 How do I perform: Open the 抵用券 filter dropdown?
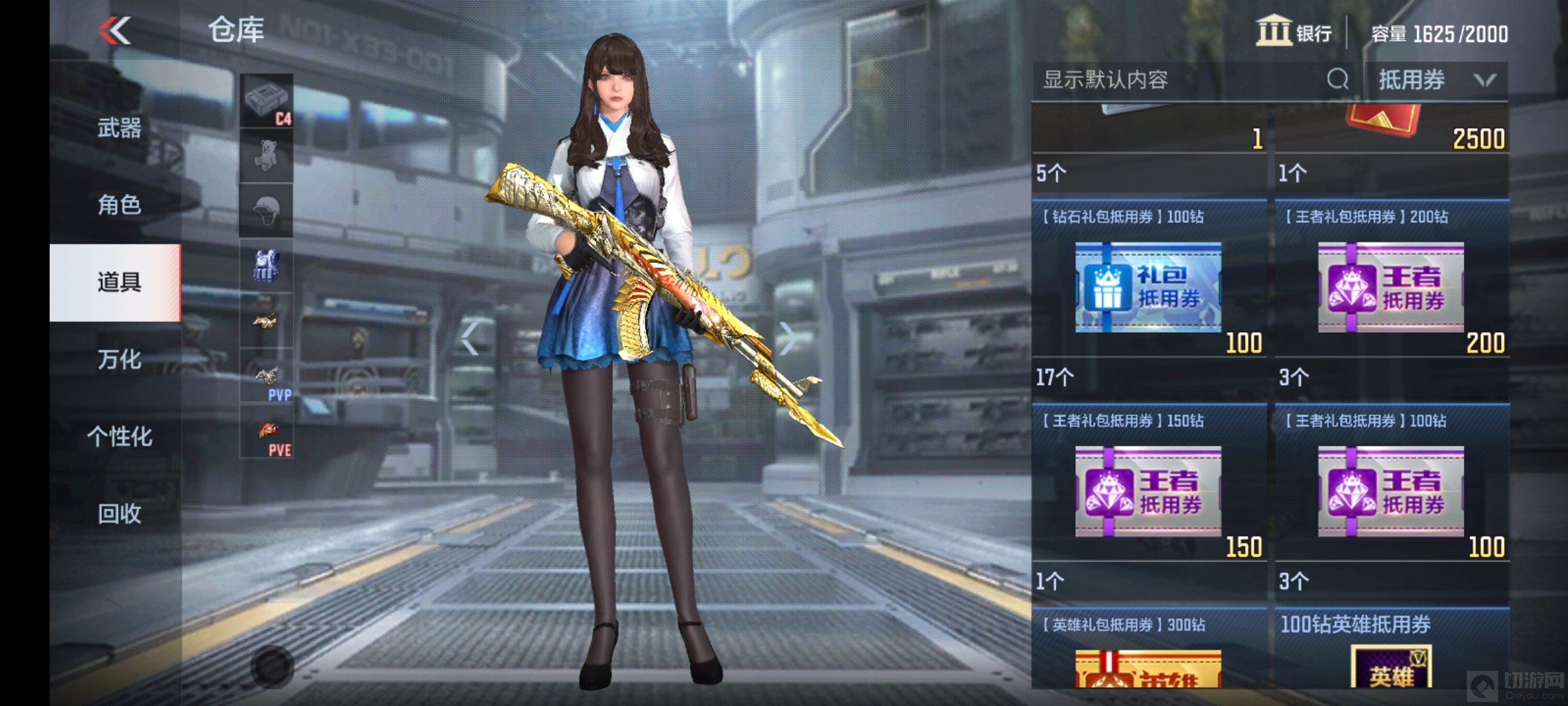(1436, 80)
